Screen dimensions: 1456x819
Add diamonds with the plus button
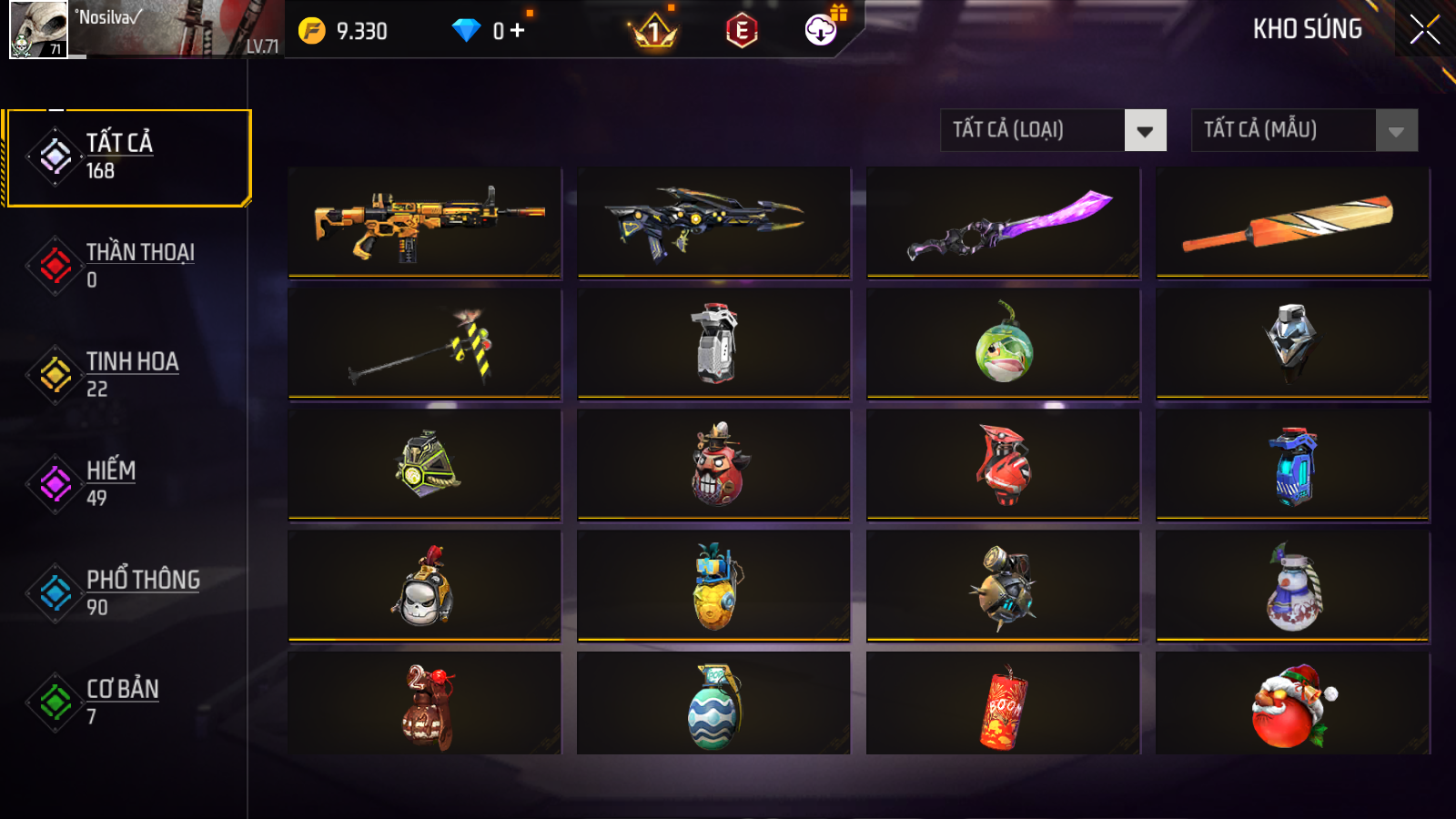click(x=518, y=31)
